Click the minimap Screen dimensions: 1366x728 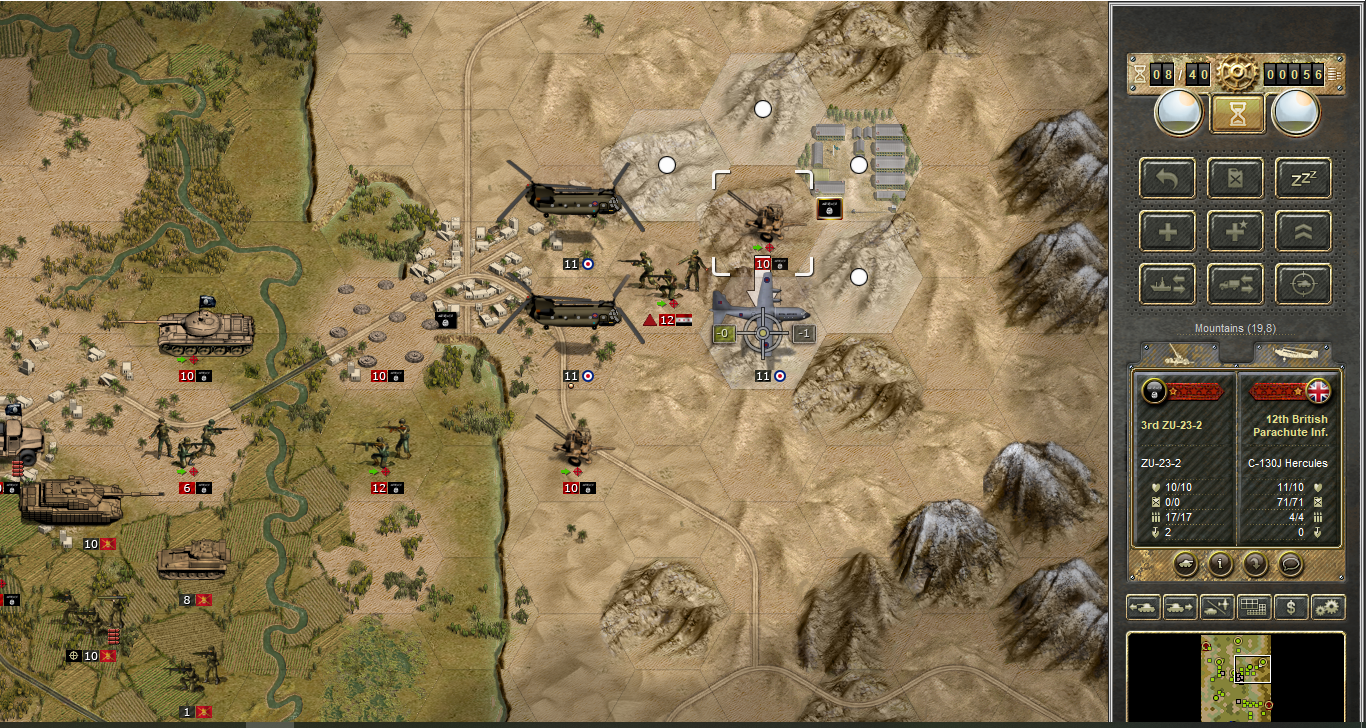[1237, 675]
